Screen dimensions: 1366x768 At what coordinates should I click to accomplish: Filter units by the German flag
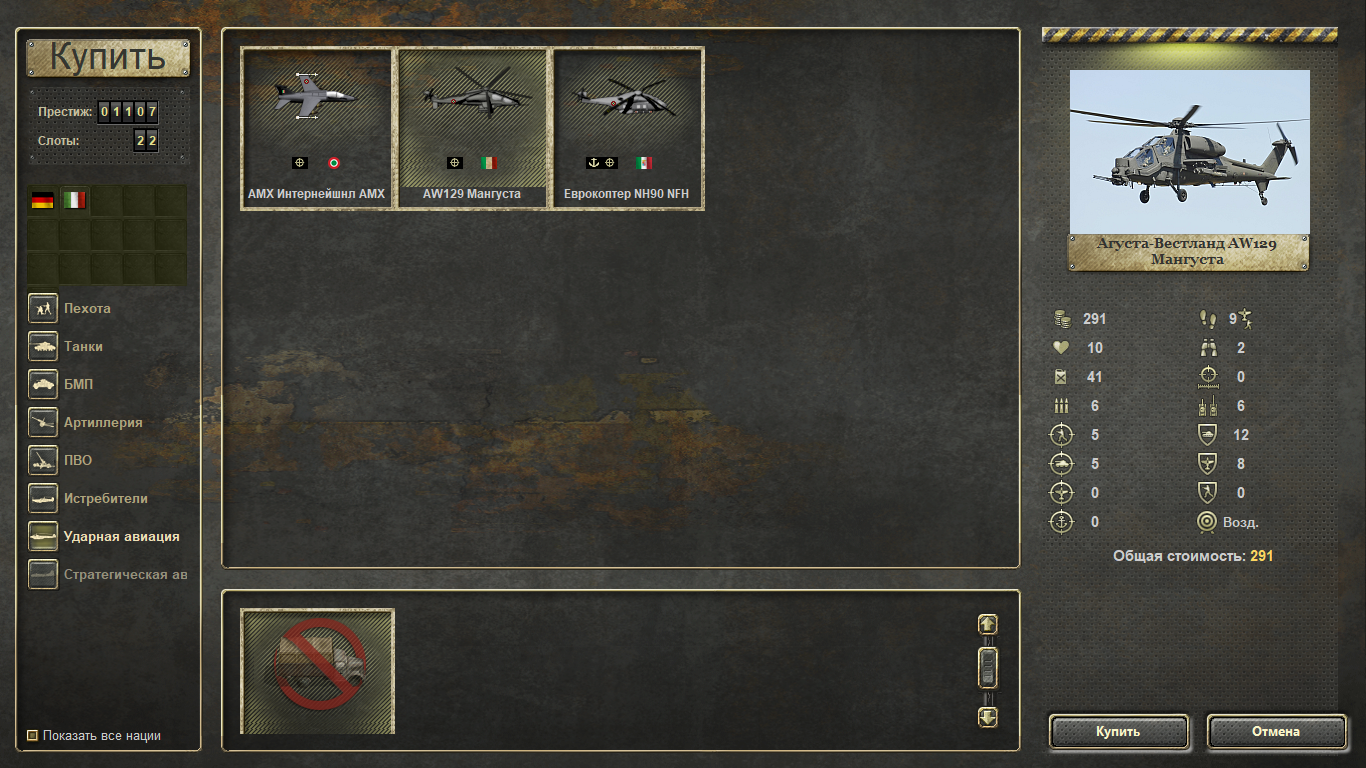click(x=43, y=200)
